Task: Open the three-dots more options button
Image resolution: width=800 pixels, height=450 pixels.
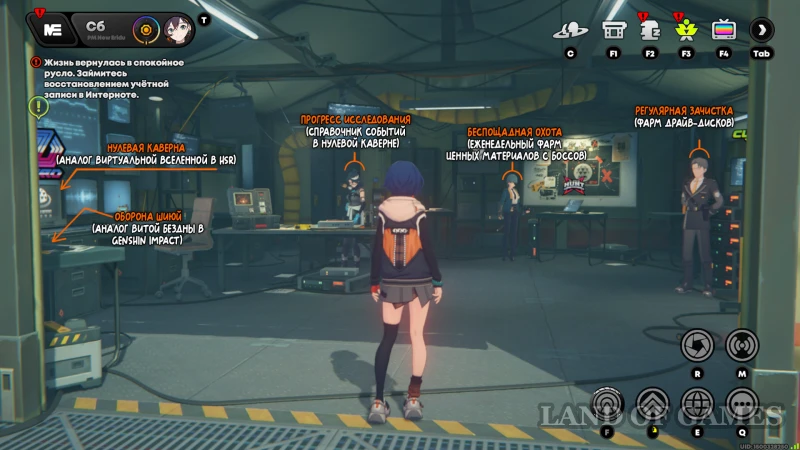Action: point(742,403)
